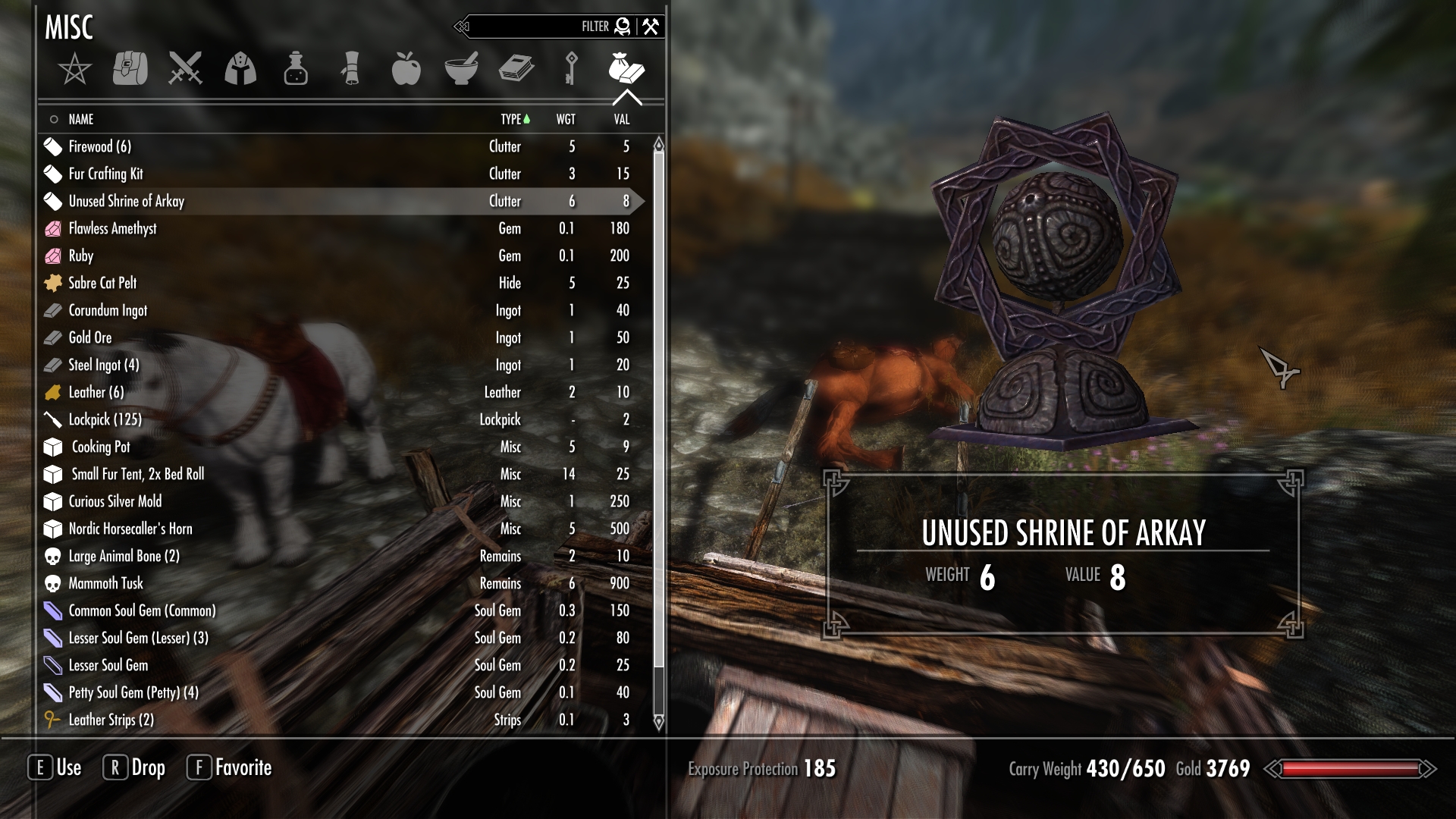1456x819 pixels.
Task: Click the scrollbar down arrow
Action: pos(658,721)
